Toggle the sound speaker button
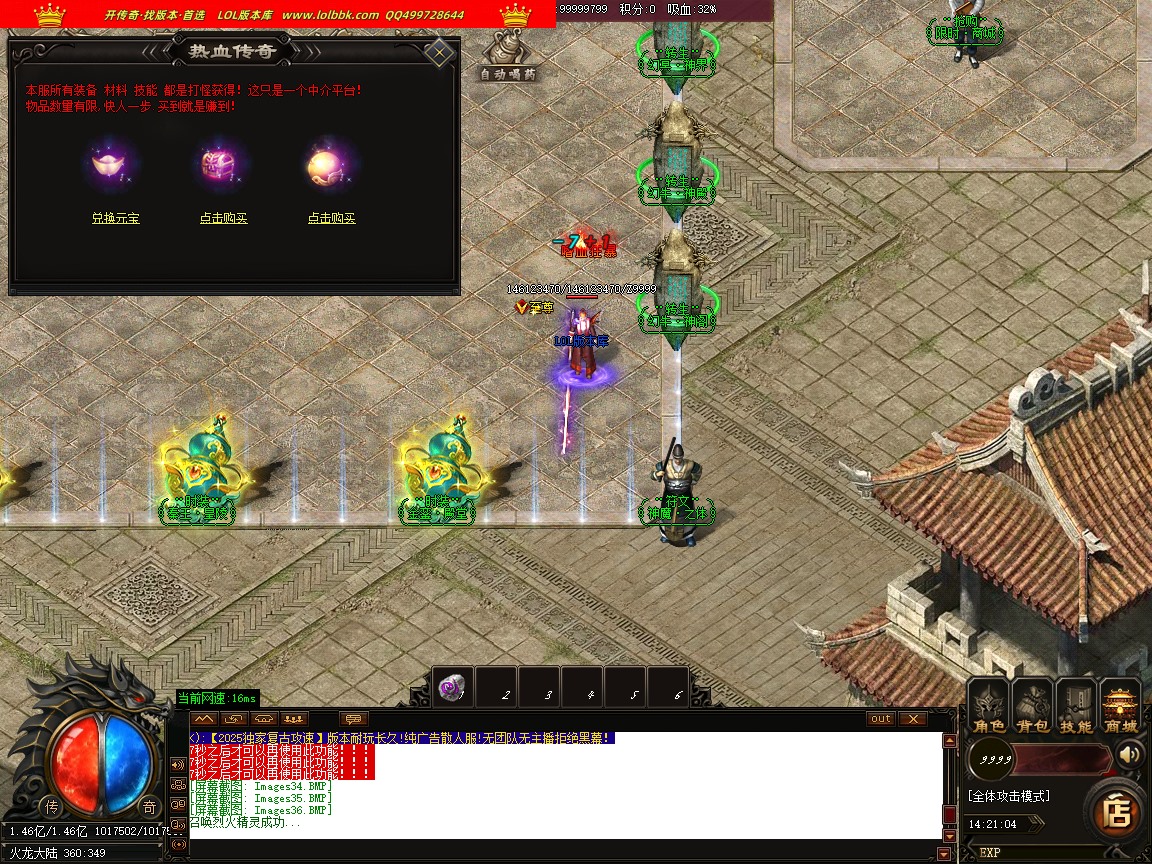 [1130, 753]
